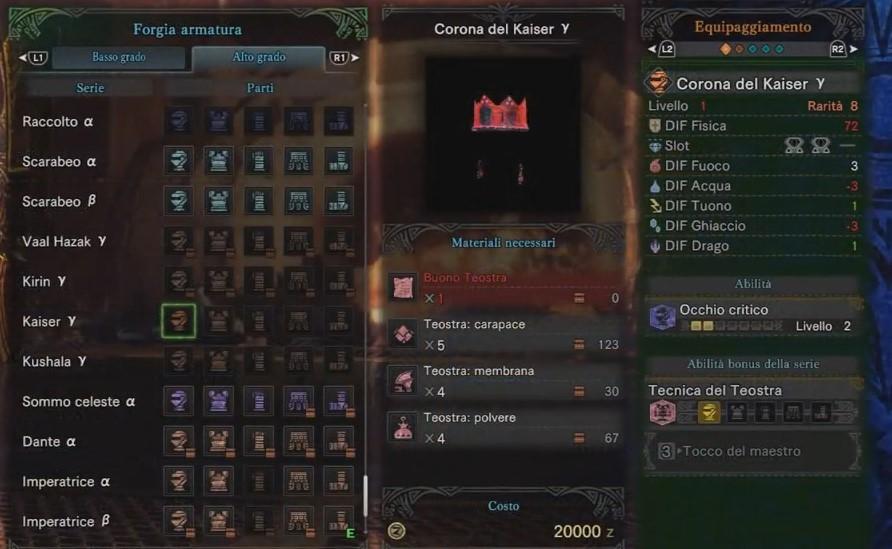Select the Occhio critico skill entry

pyautogui.click(x=752, y=317)
